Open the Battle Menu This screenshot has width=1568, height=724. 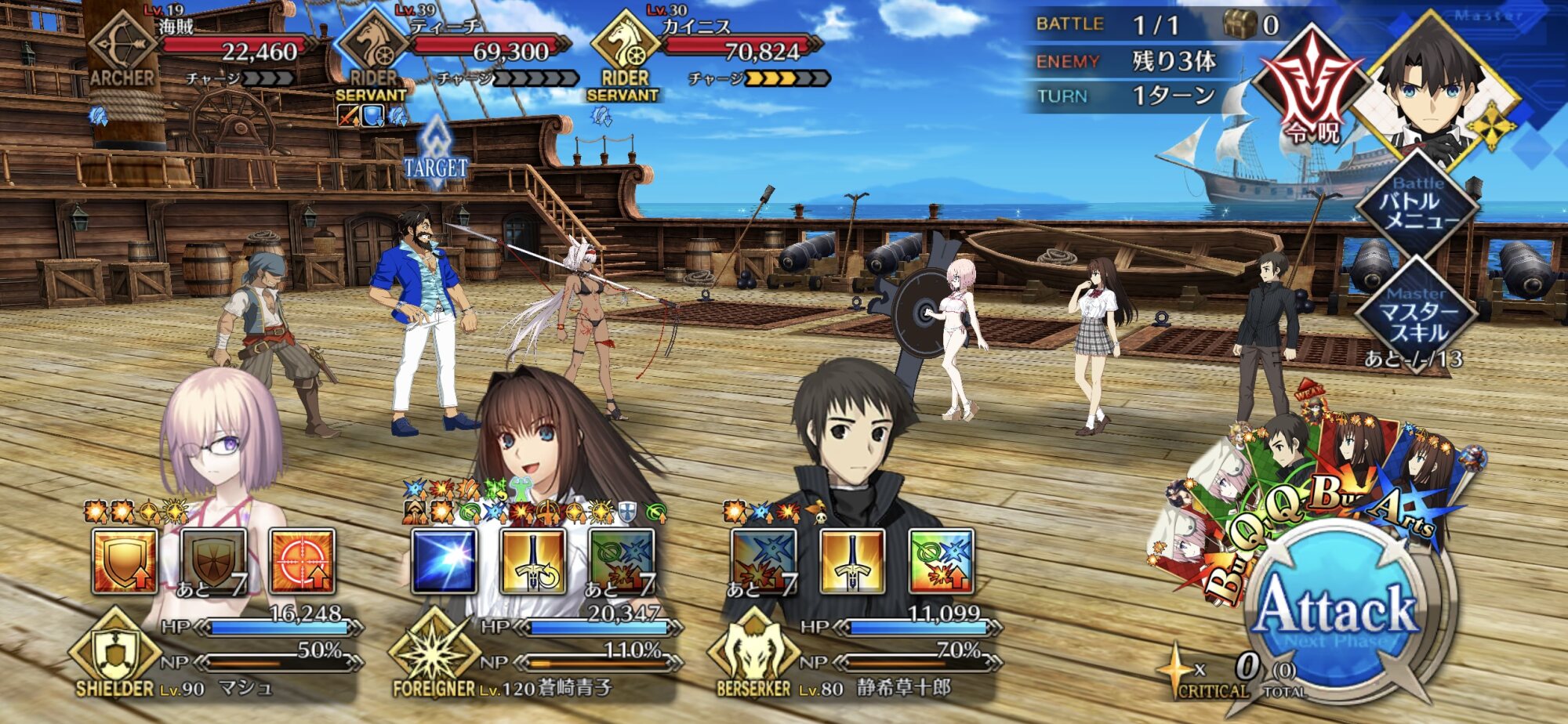pyautogui.click(x=1417, y=207)
